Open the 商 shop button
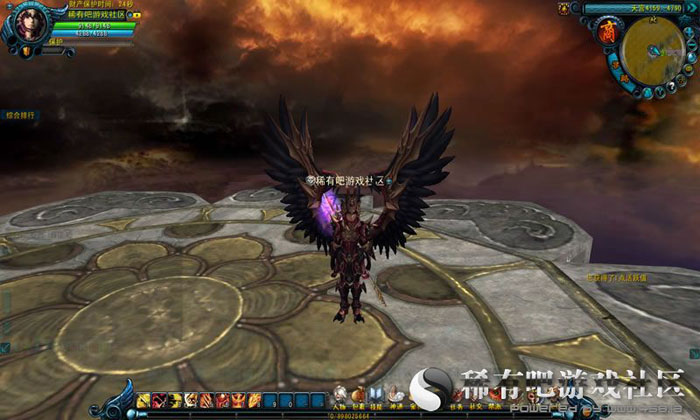Screen dimensions: 700x420 tap(606, 33)
